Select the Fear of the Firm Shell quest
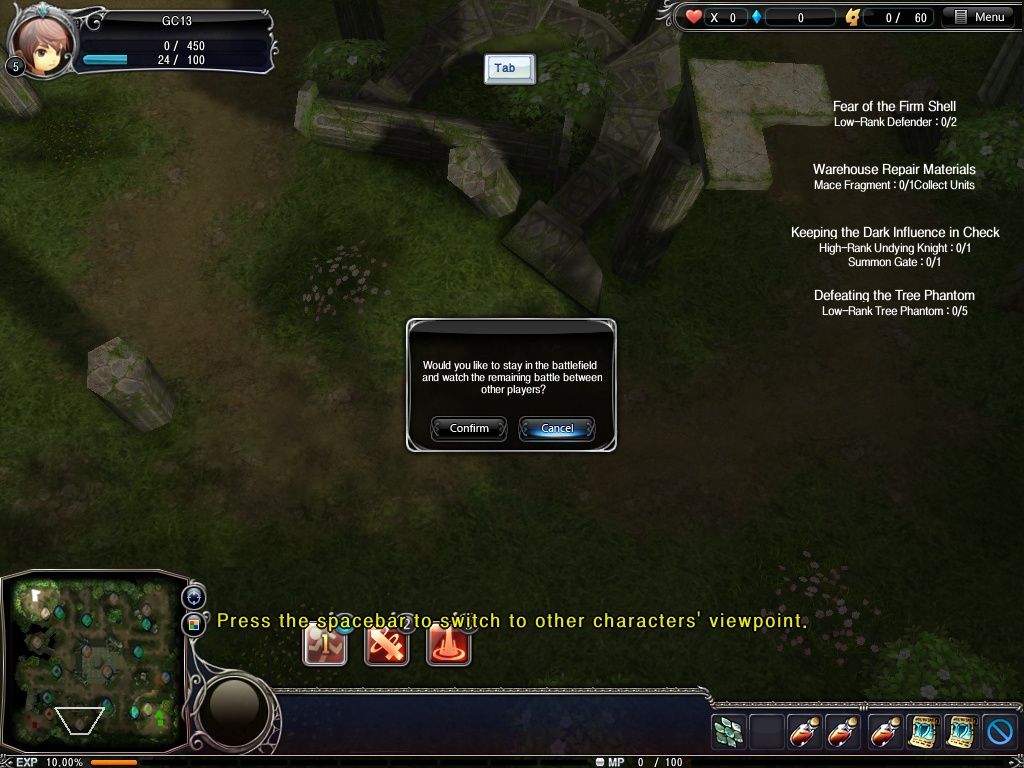 click(894, 106)
